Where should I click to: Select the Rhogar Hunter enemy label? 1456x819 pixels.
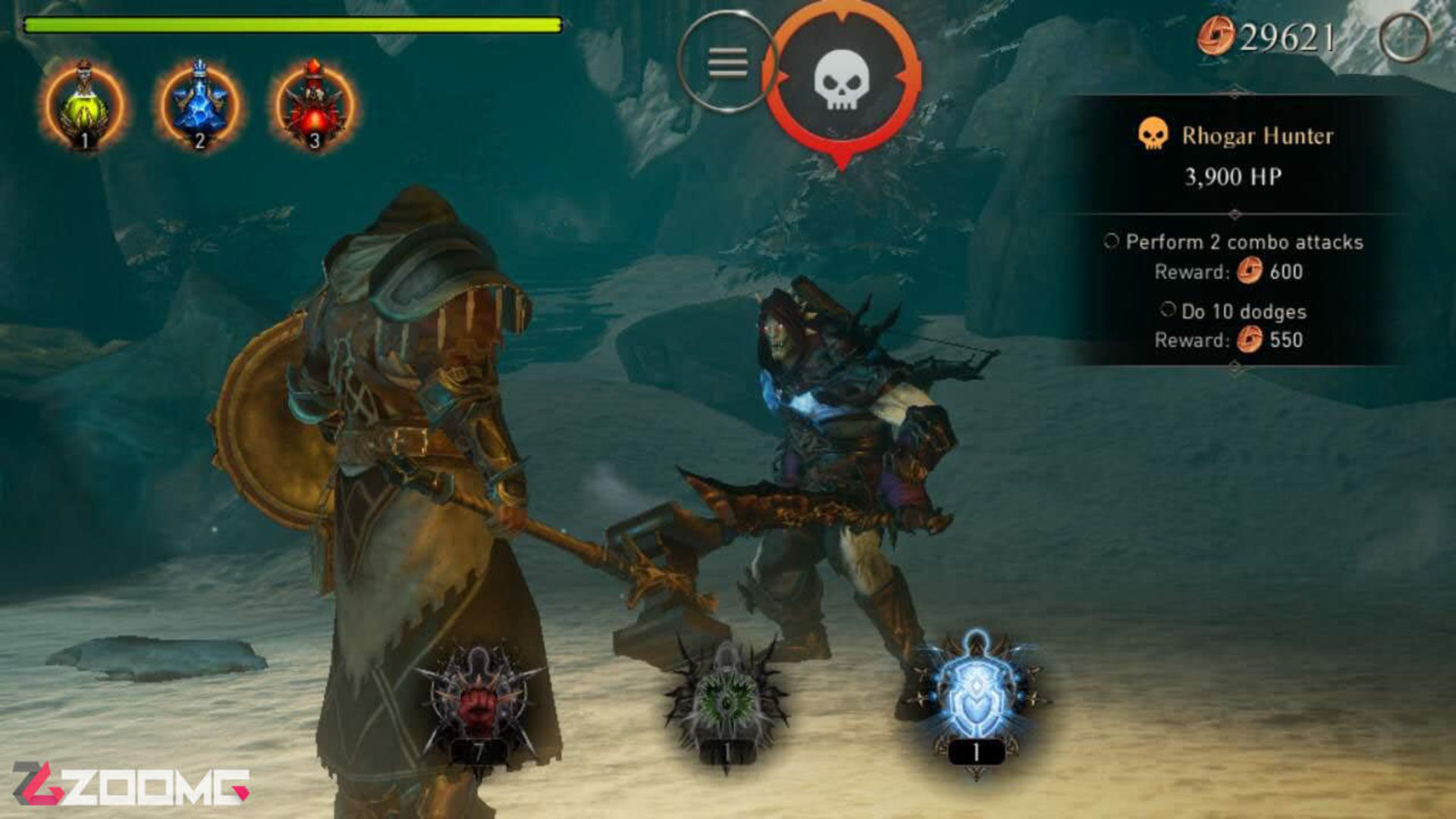point(1260,136)
